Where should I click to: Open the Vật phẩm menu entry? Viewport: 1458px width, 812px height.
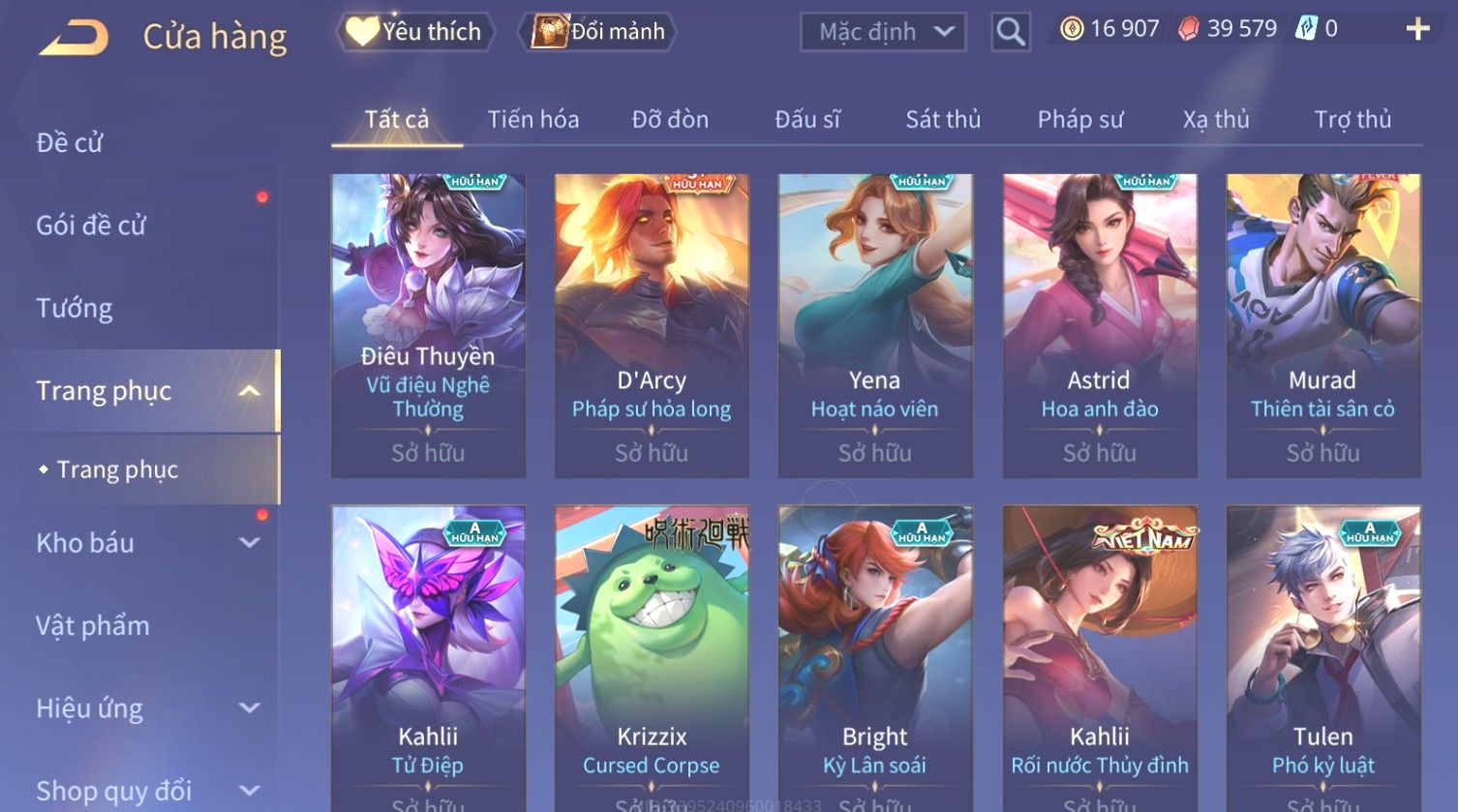tap(93, 626)
